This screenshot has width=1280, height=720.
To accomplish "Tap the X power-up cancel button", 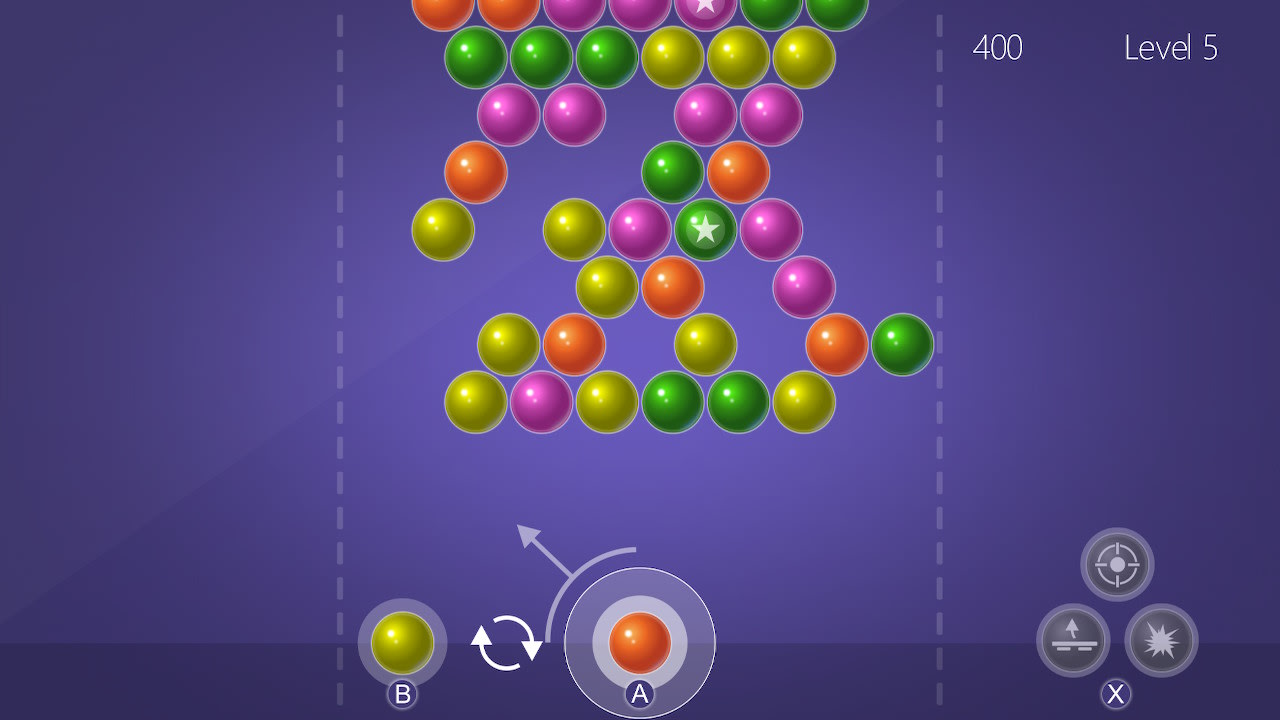I will [1116, 691].
